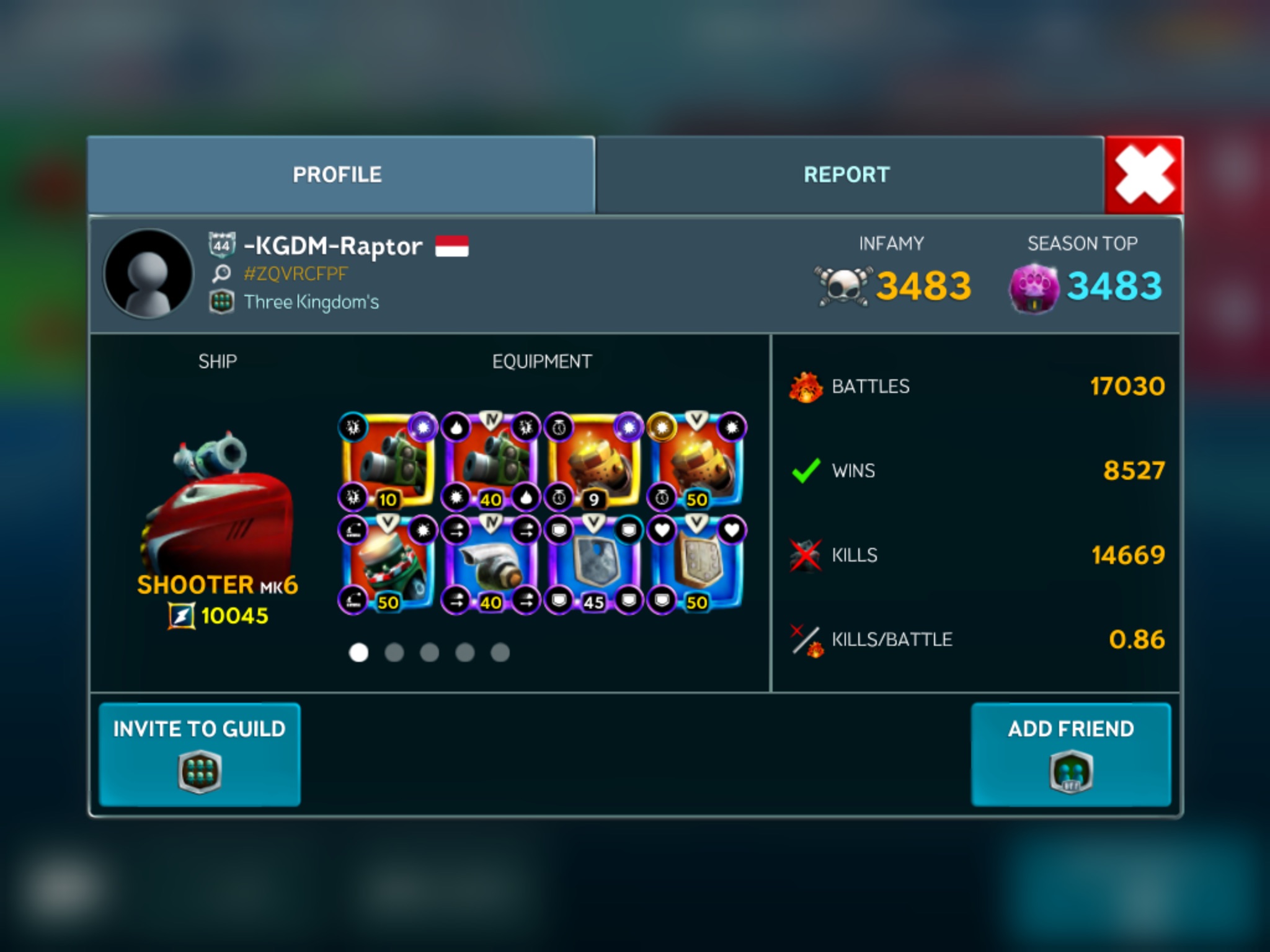This screenshot has height=952, width=1270.
Task: Jump to the last loadout page dot
Action: click(x=500, y=652)
